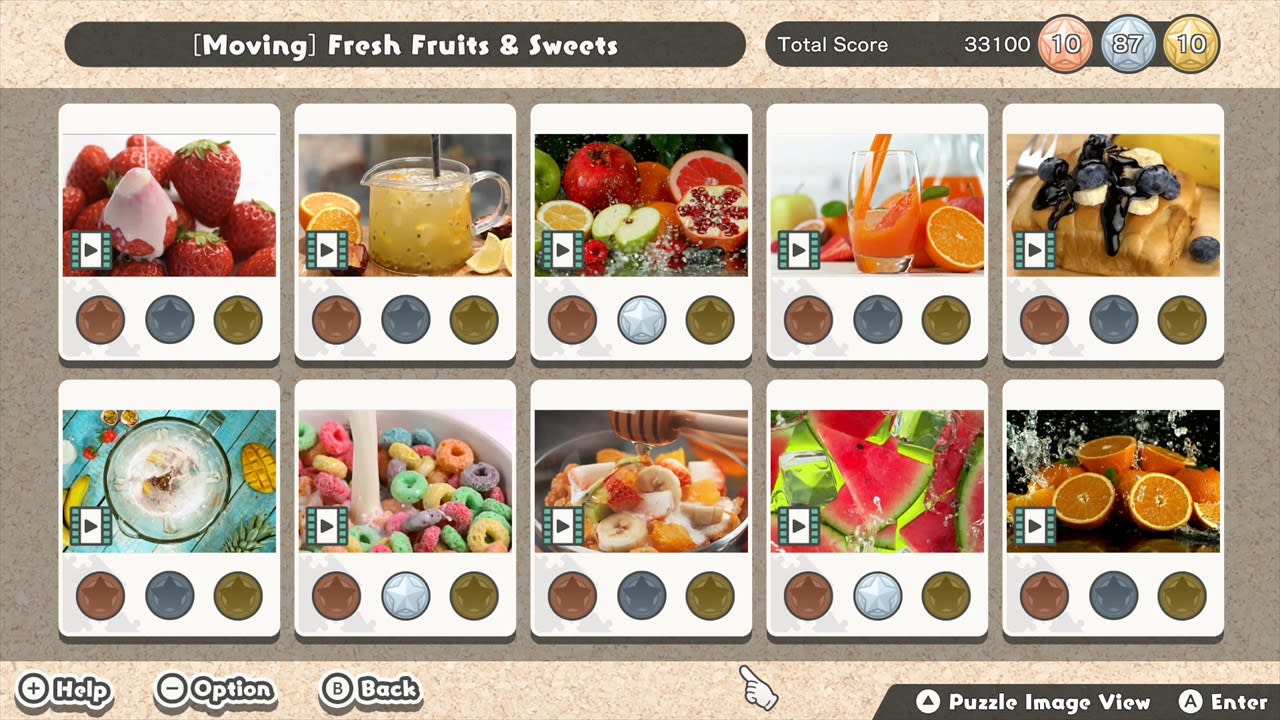Click the earned silver star on the apples puzzle
1280x720 pixels.
[641, 320]
